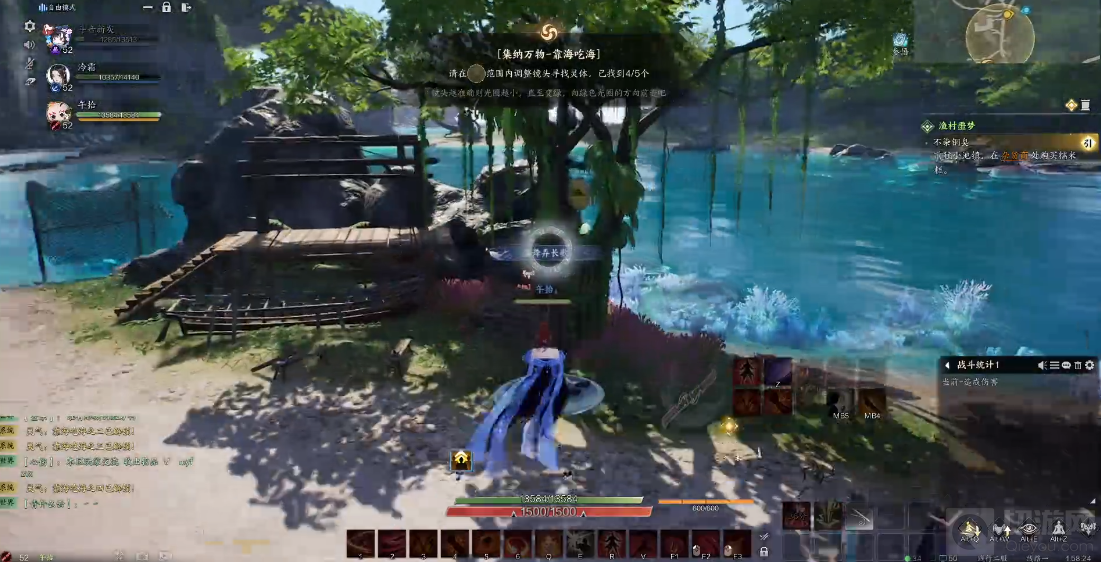This screenshot has height=562, width=1101.
Task: Click the eye icon in bottom-right bar
Action: [x=1028, y=528]
